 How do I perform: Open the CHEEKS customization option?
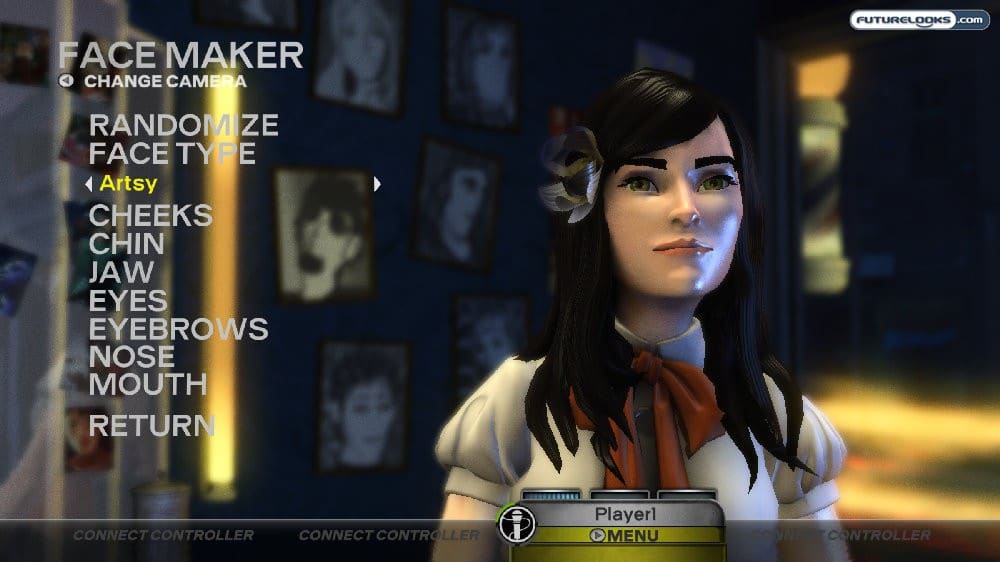(151, 216)
